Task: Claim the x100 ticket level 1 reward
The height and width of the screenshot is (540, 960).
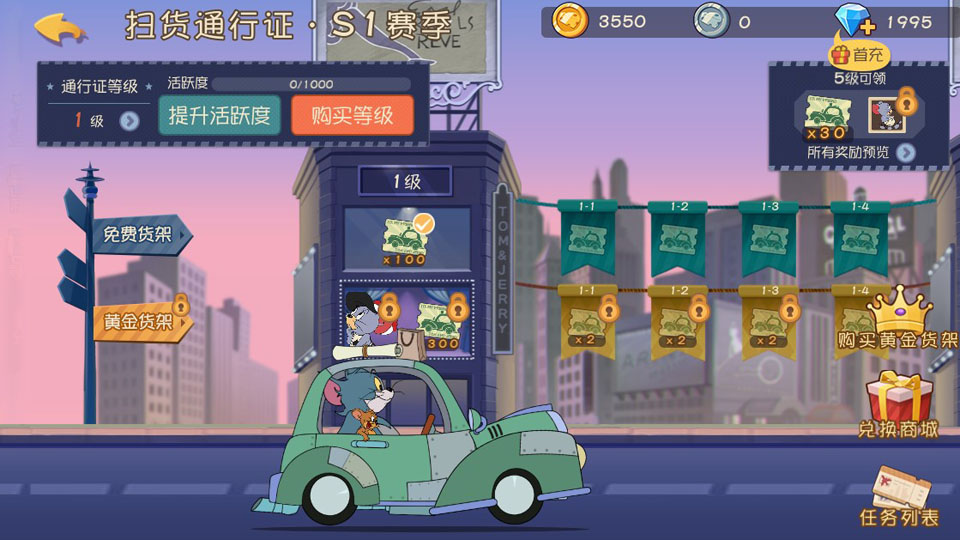Action: point(404,242)
